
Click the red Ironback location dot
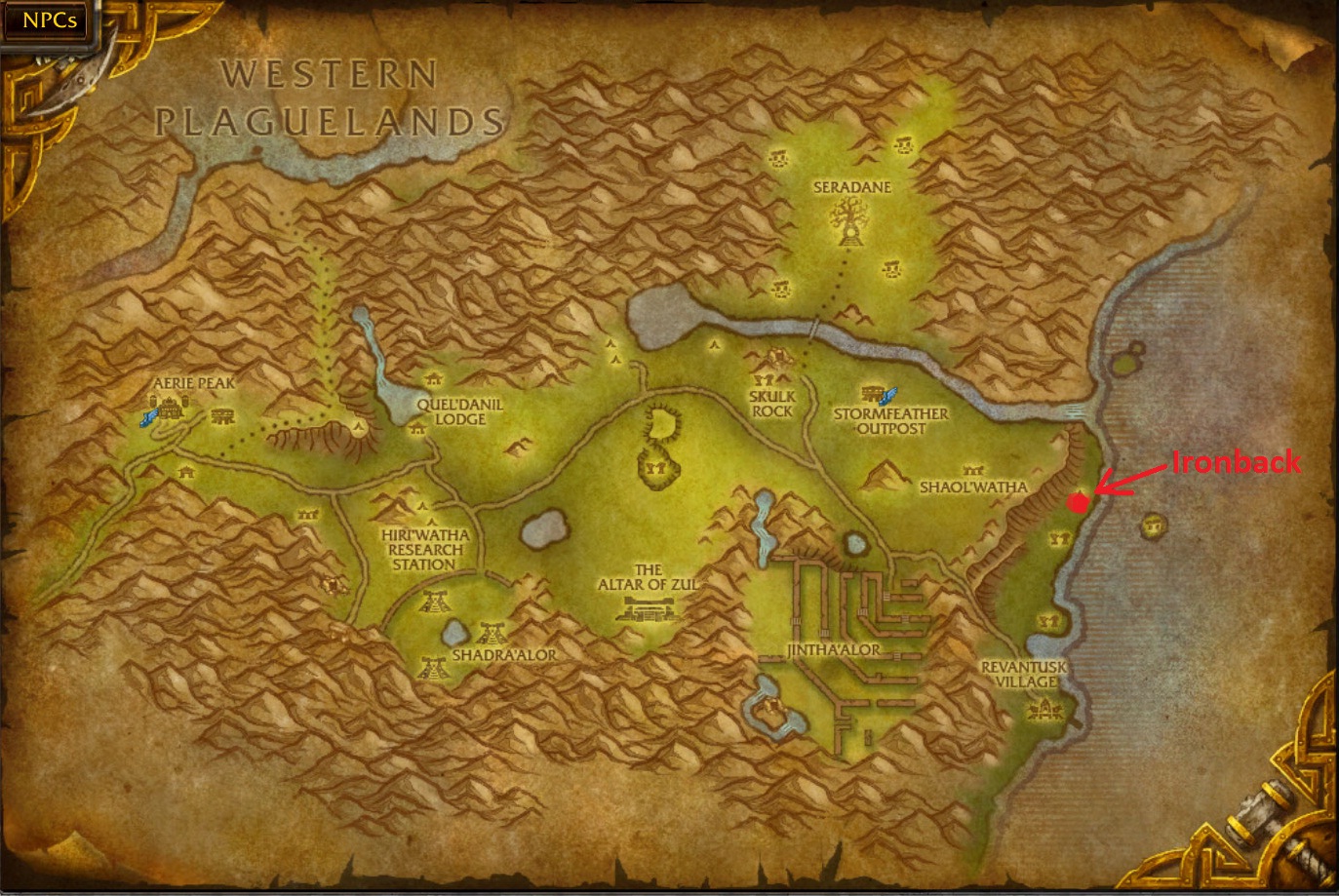click(1078, 503)
